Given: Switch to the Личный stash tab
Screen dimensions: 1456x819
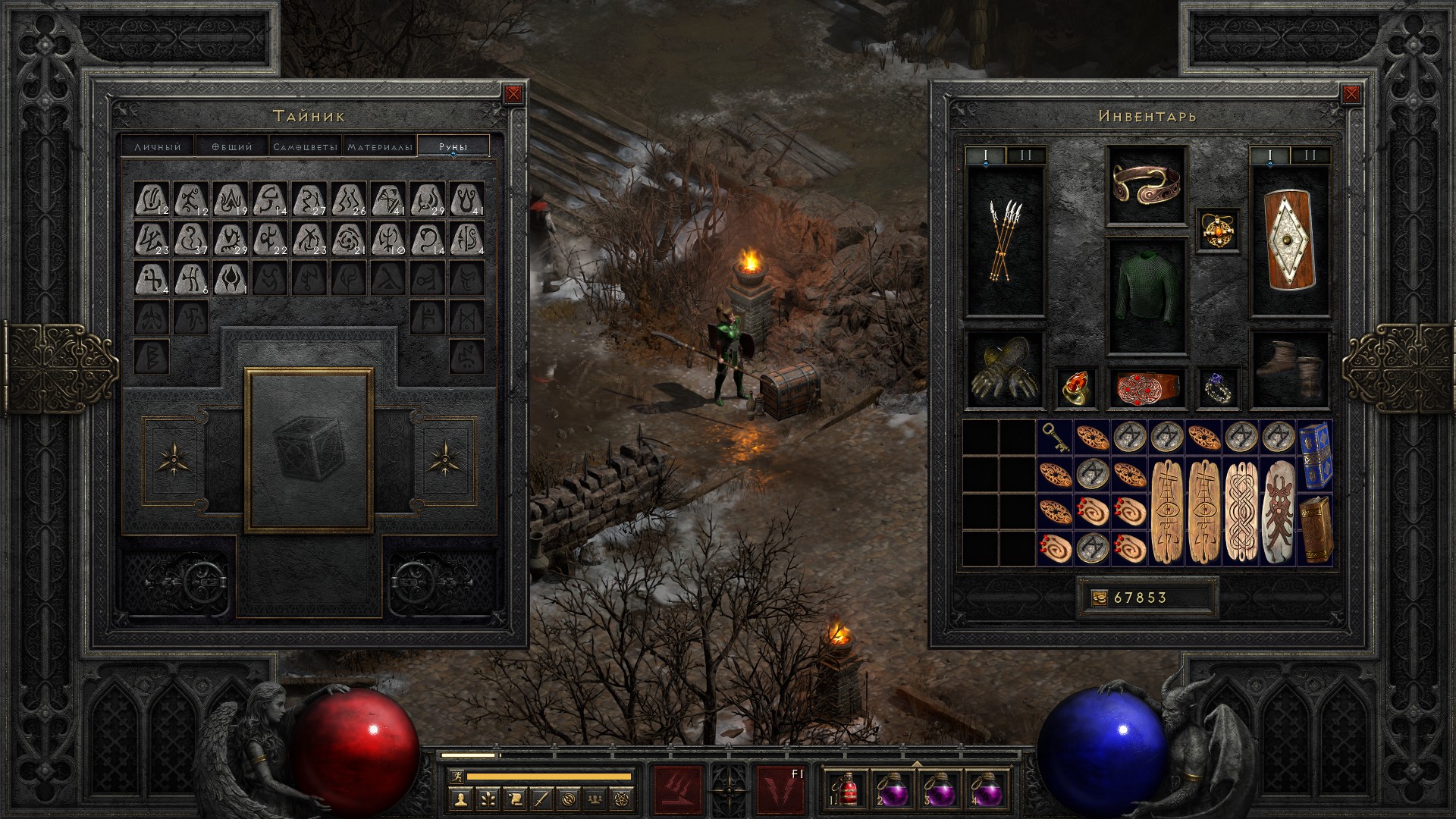Looking at the screenshot, I should pyautogui.click(x=158, y=146).
